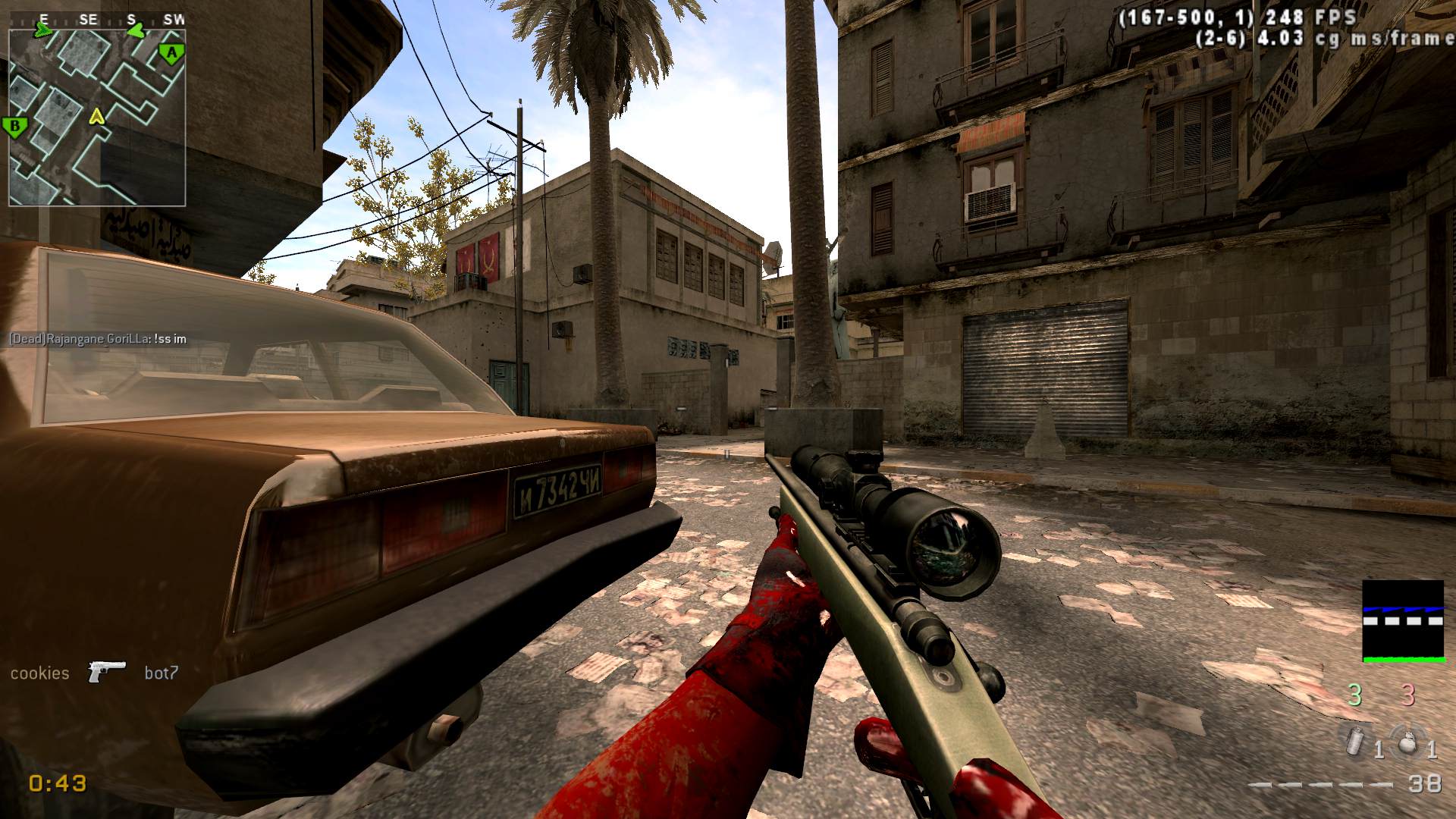The height and width of the screenshot is (819, 1456).
Task: Click the compass strip above the minimap
Action: pyautogui.click(x=97, y=20)
